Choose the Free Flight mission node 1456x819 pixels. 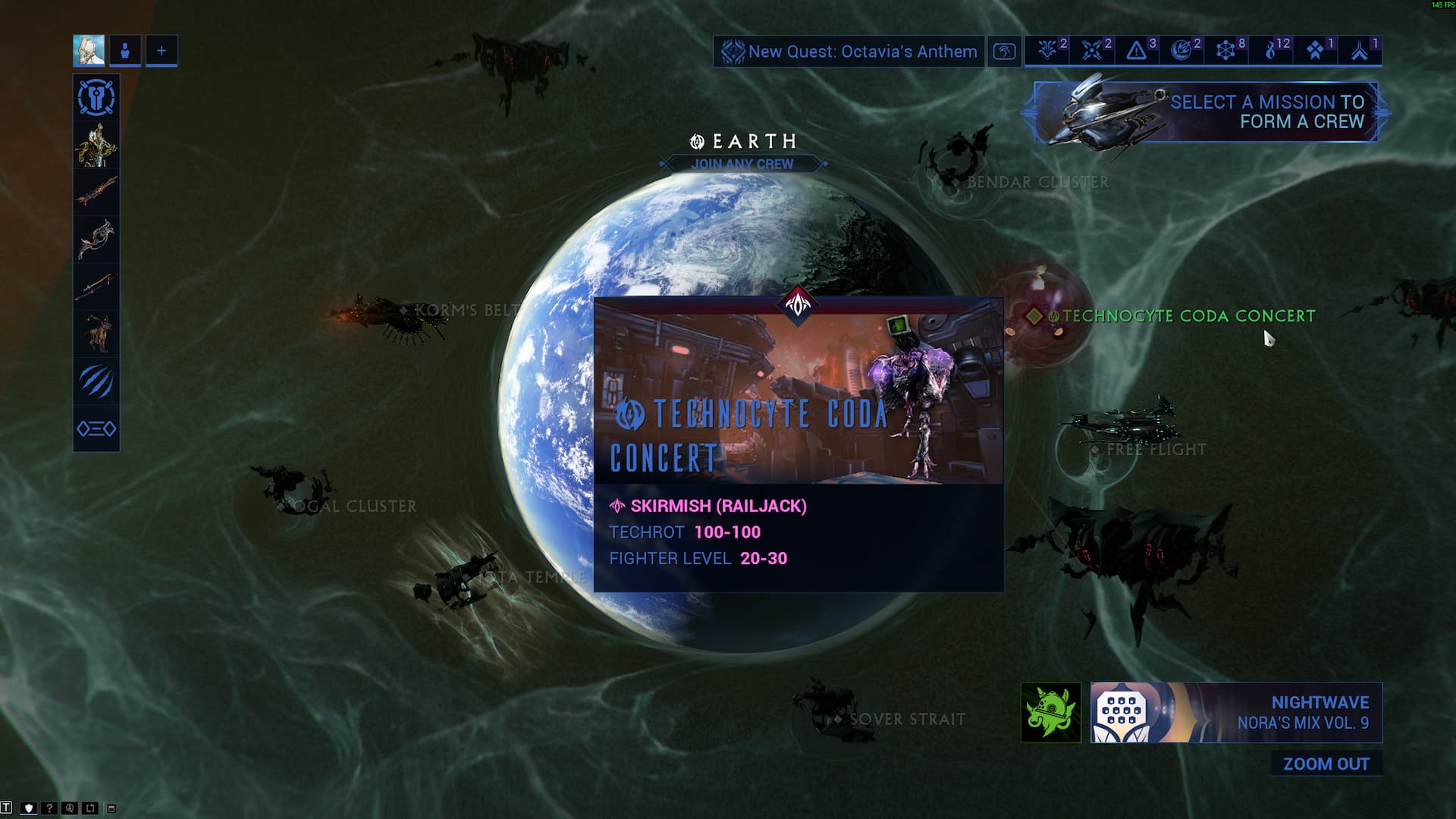(1156, 450)
